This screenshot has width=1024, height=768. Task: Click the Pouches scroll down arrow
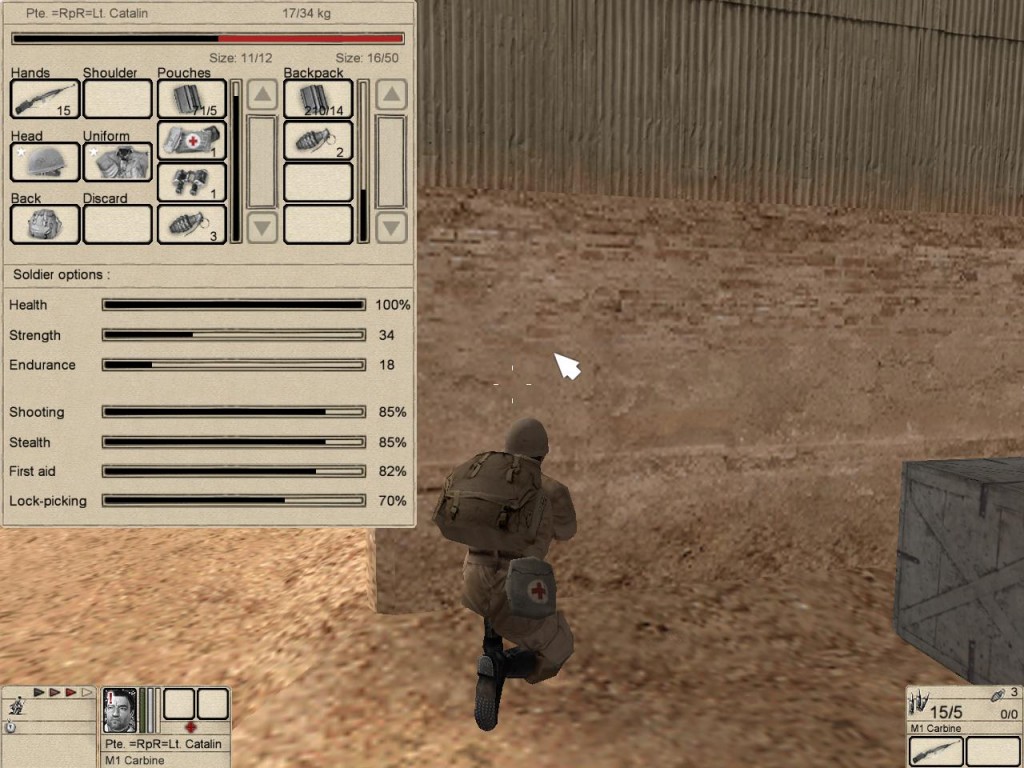pos(262,227)
